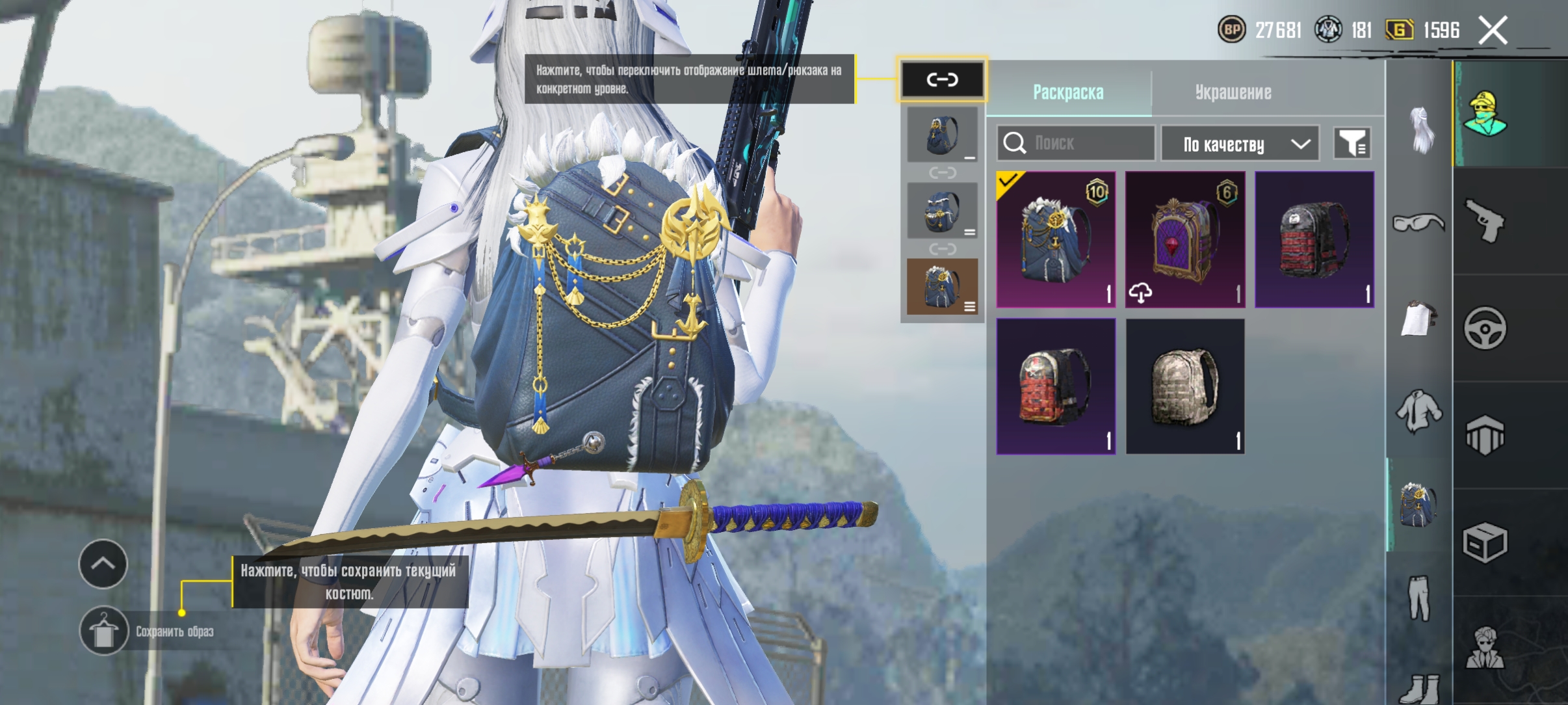
Task: Open the glasses accessory slot
Action: point(1418,224)
